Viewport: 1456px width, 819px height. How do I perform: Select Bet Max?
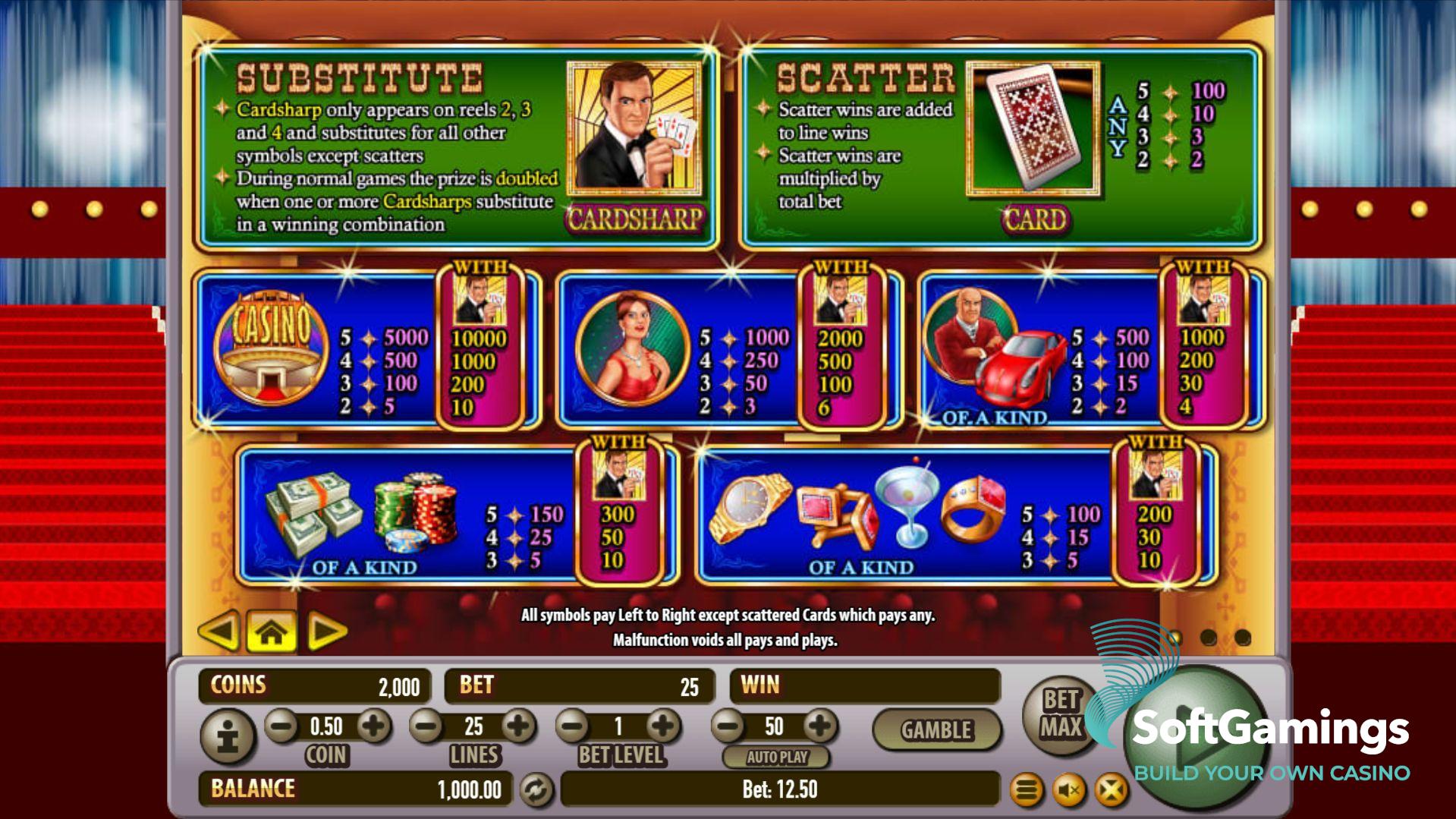(1060, 713)
